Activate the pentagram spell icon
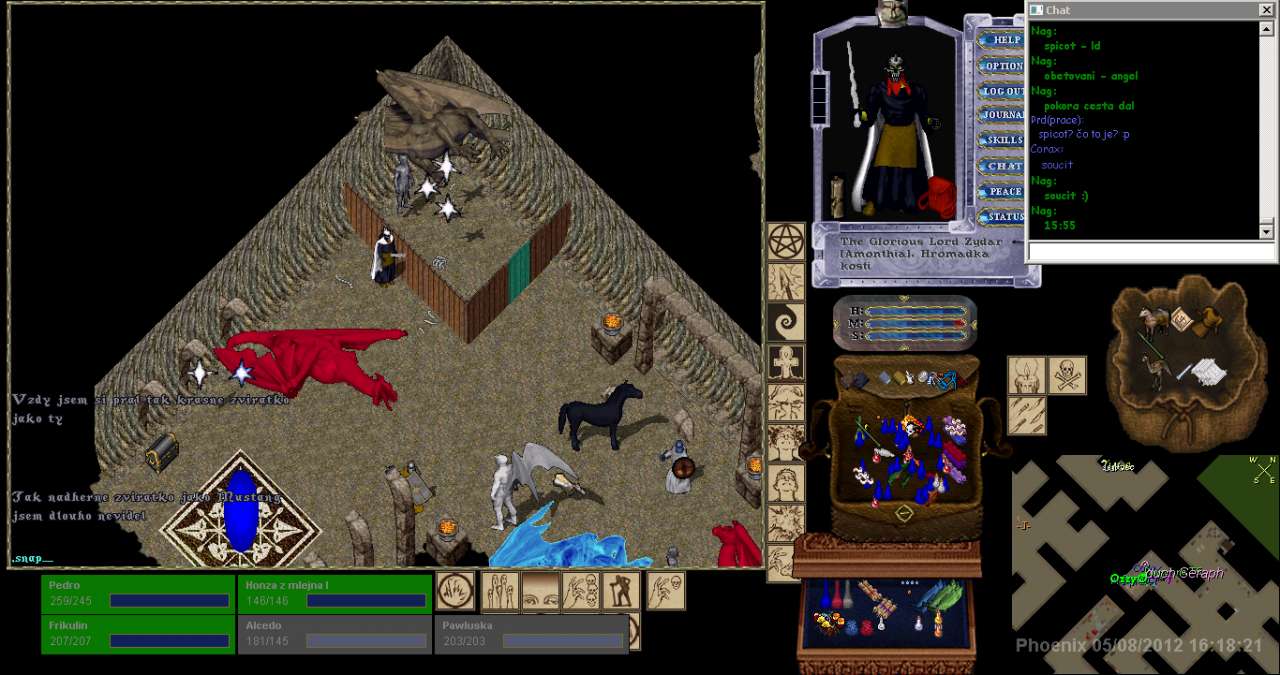This screenshot has height=675, width=1280. [x=786, y=242]
